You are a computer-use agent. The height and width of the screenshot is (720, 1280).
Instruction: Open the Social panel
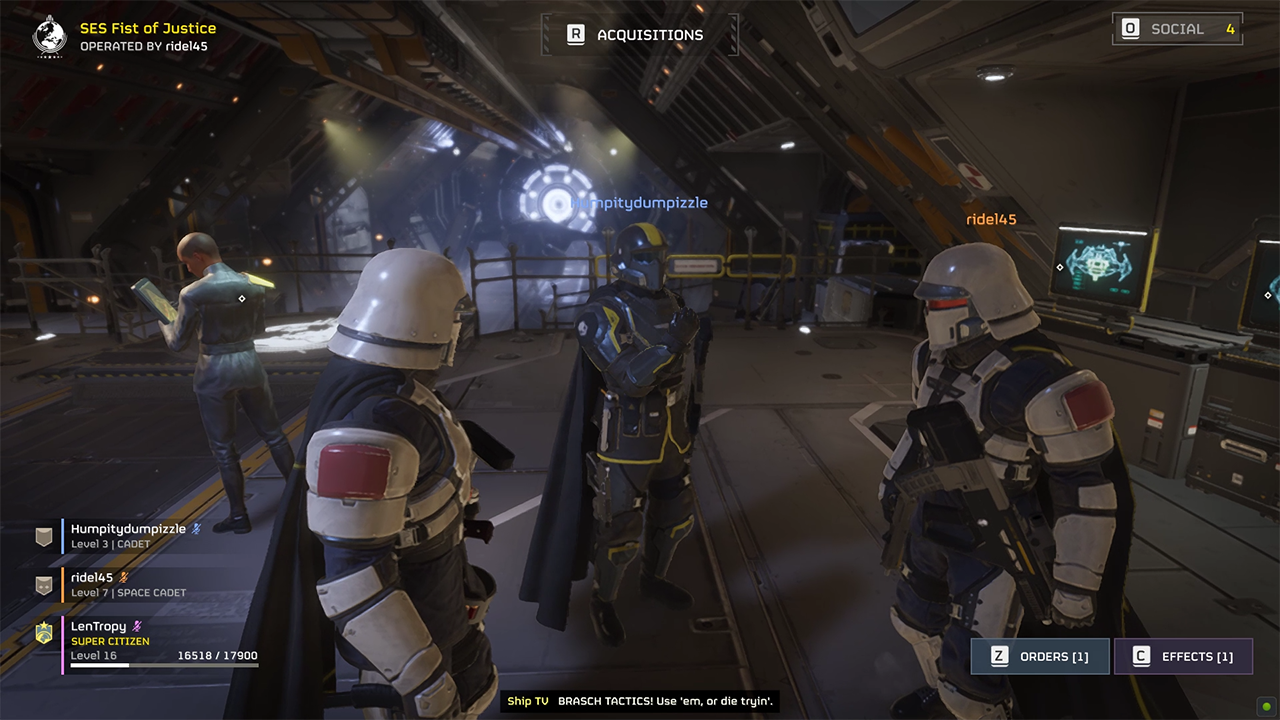click(x=1177, y=29)
